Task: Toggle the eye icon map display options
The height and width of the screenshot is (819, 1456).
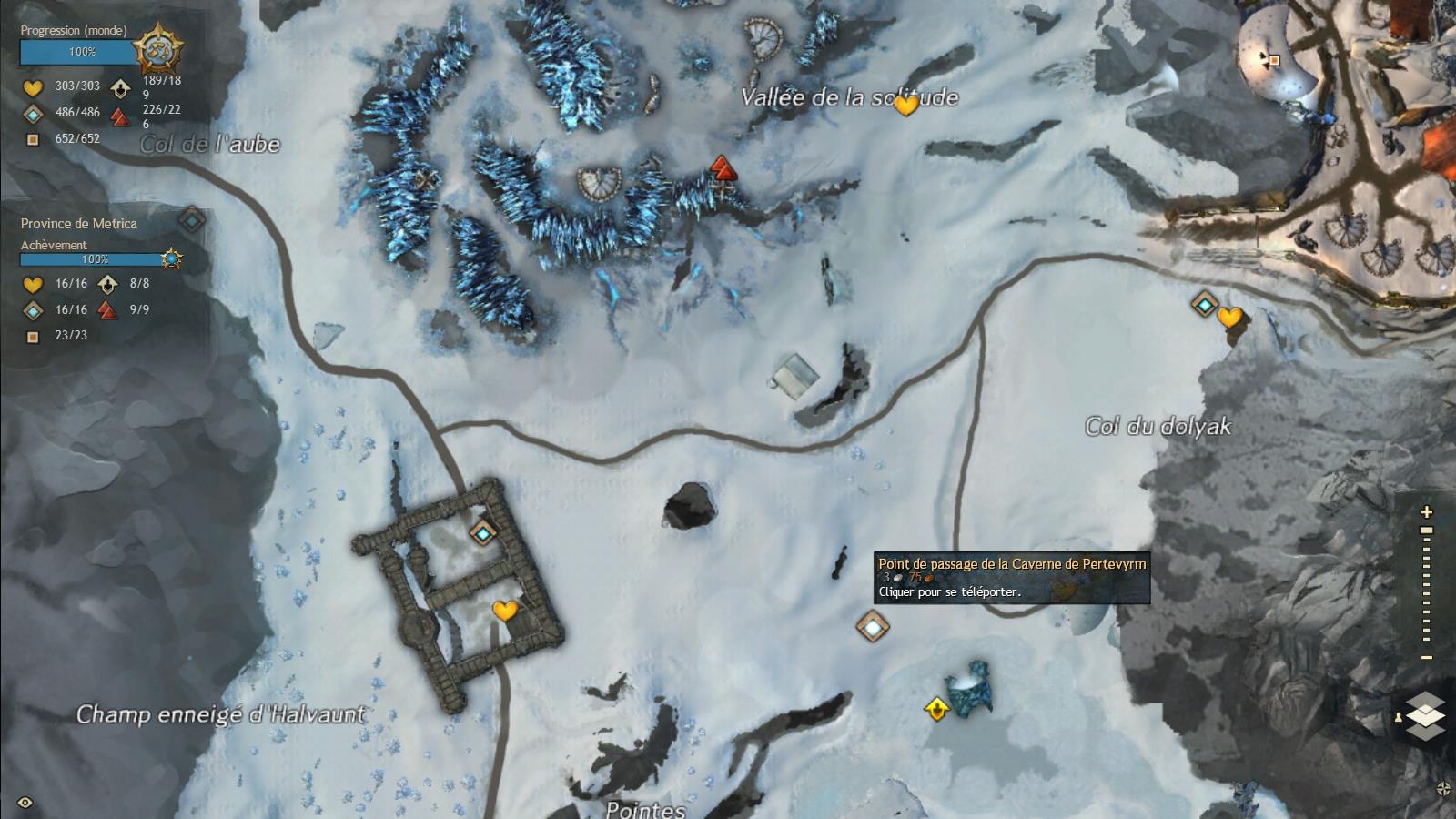Action: pyautogui.click(x=25, y=803)
